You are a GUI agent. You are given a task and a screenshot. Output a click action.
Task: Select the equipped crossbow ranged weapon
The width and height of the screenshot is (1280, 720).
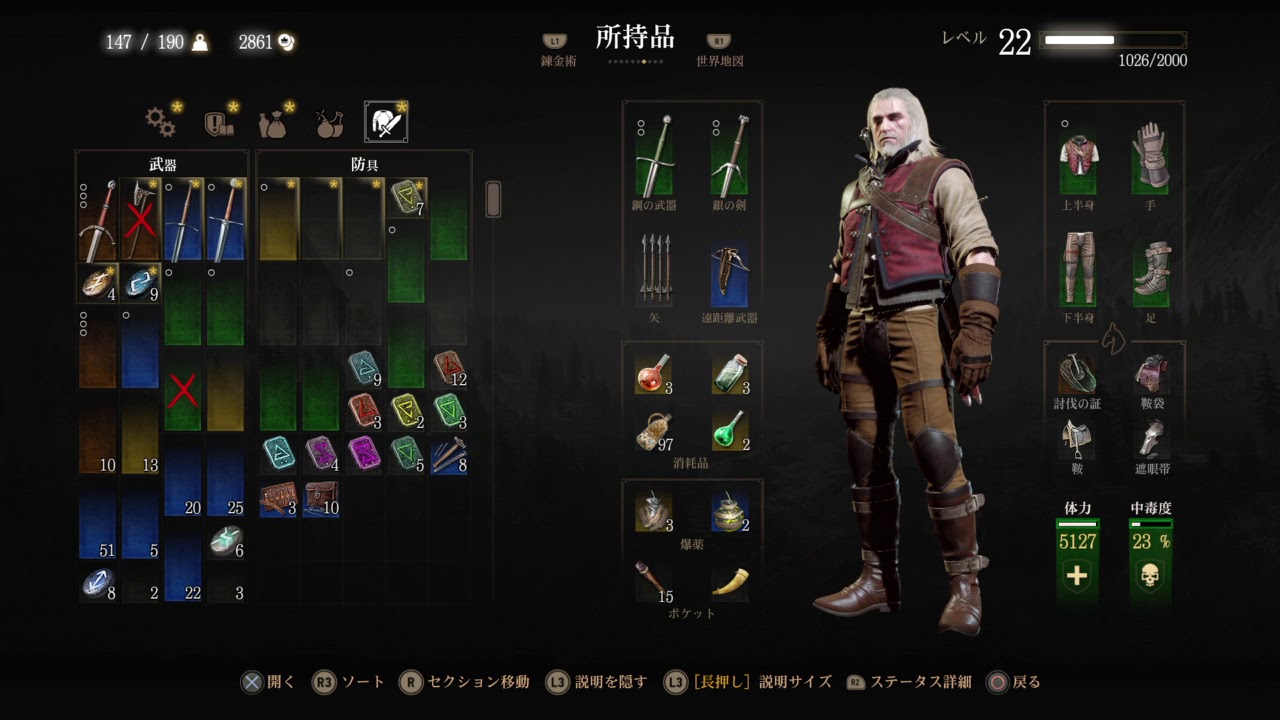[730, 270]
